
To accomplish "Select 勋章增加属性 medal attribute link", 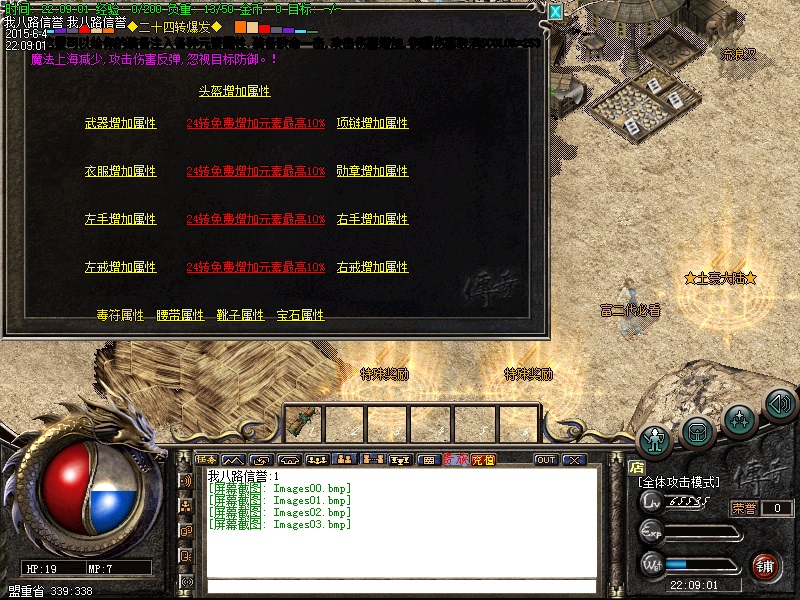I will point(372,171).
